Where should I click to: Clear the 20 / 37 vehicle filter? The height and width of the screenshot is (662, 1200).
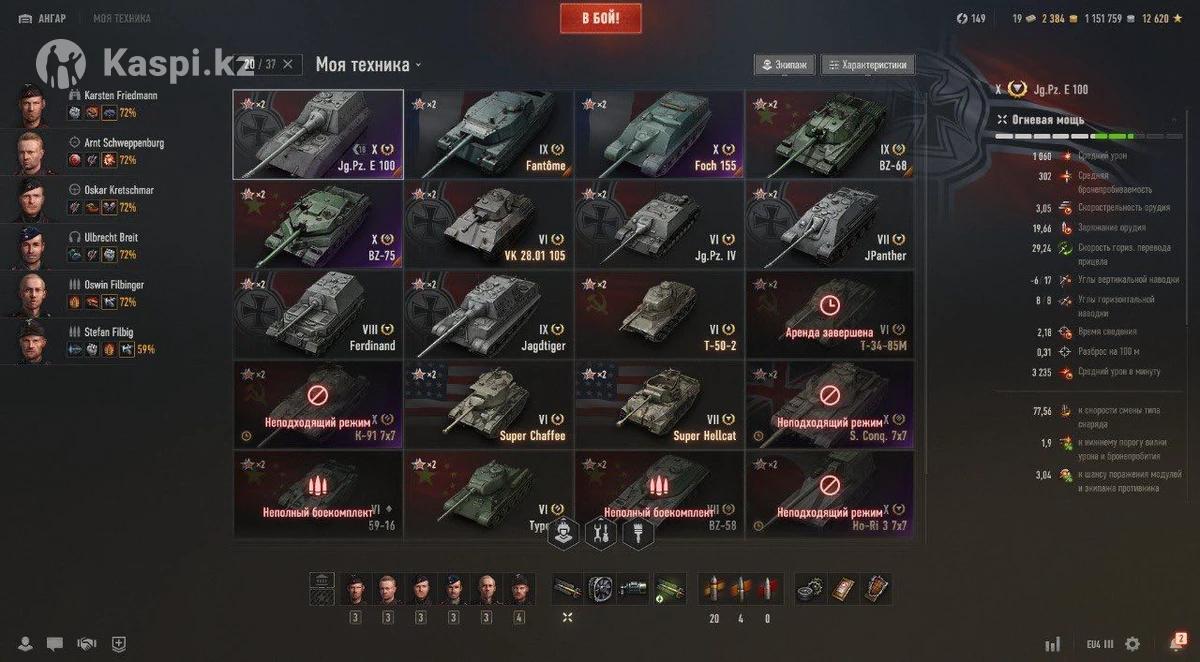[x=288, y=65]
